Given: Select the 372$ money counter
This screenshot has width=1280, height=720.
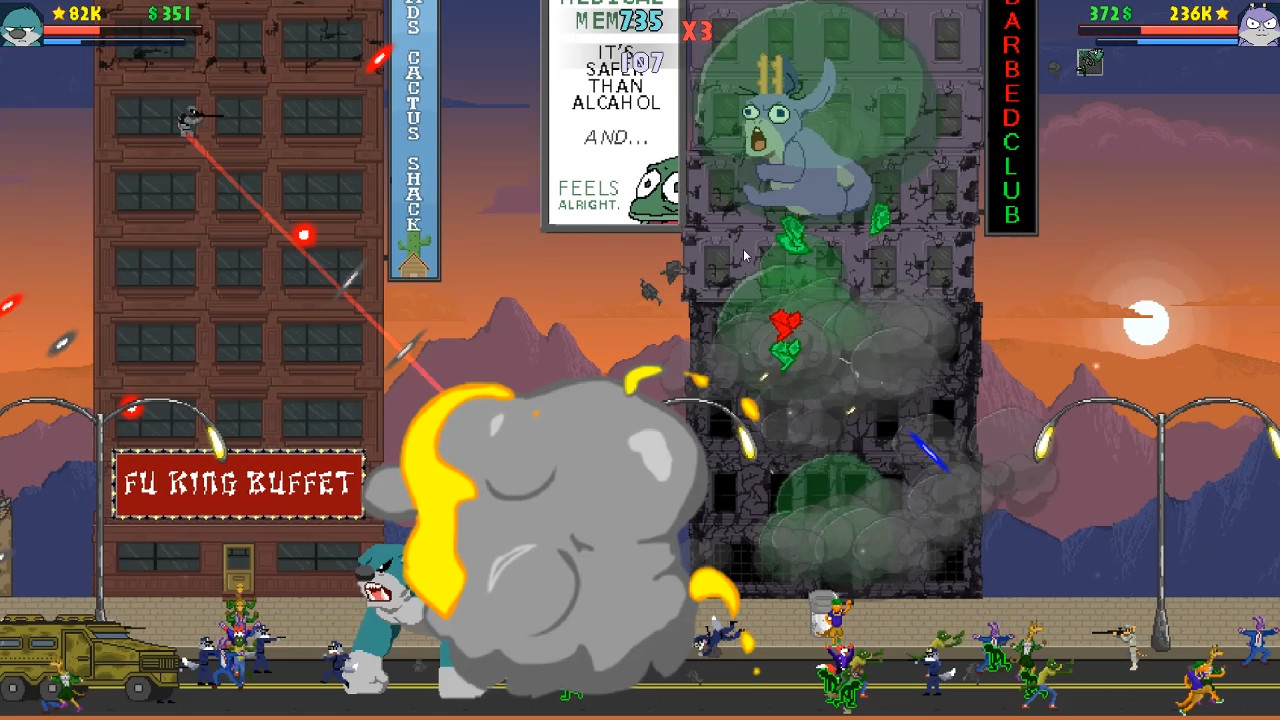Looking at the screenshot, I should (1109, 11).
